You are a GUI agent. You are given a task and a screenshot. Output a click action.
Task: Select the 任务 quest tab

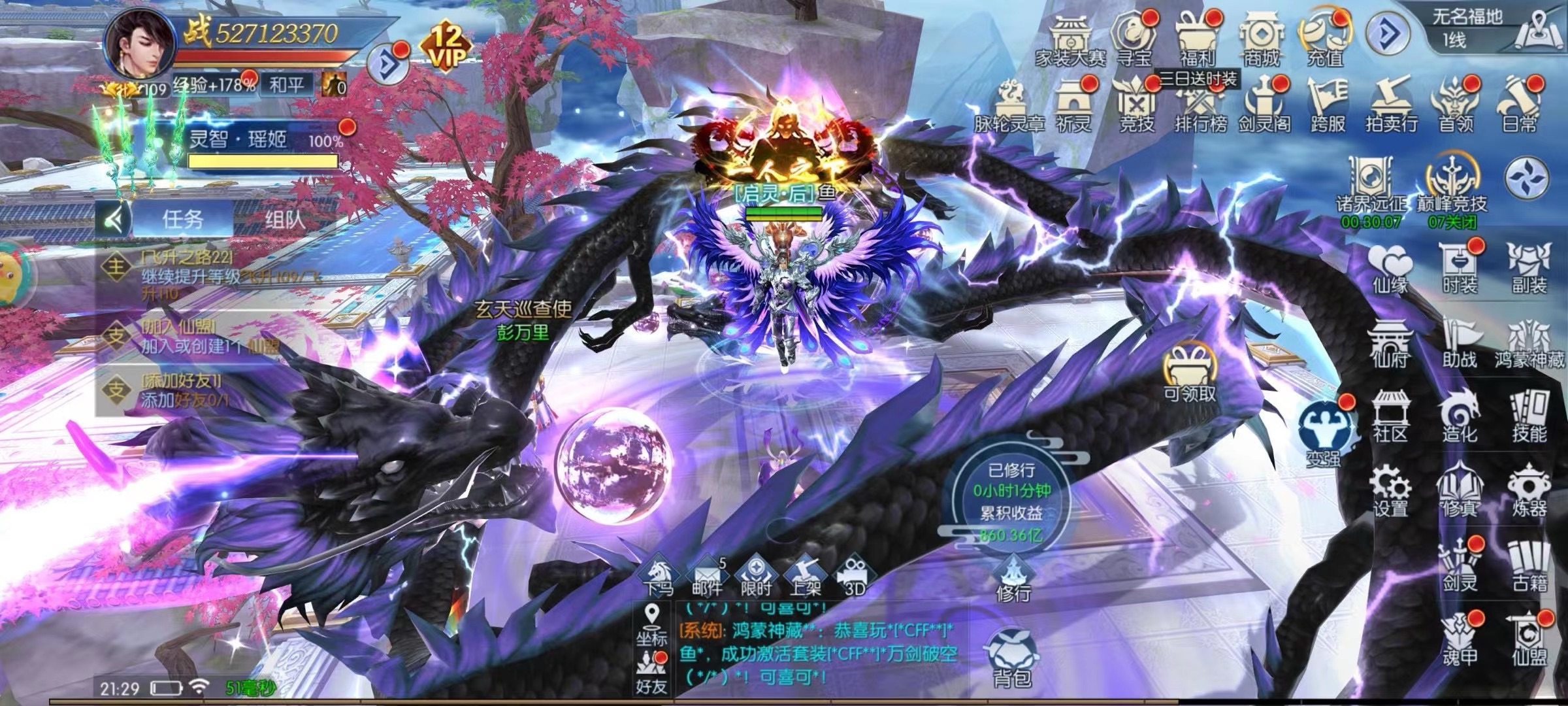tap(183, 219)
